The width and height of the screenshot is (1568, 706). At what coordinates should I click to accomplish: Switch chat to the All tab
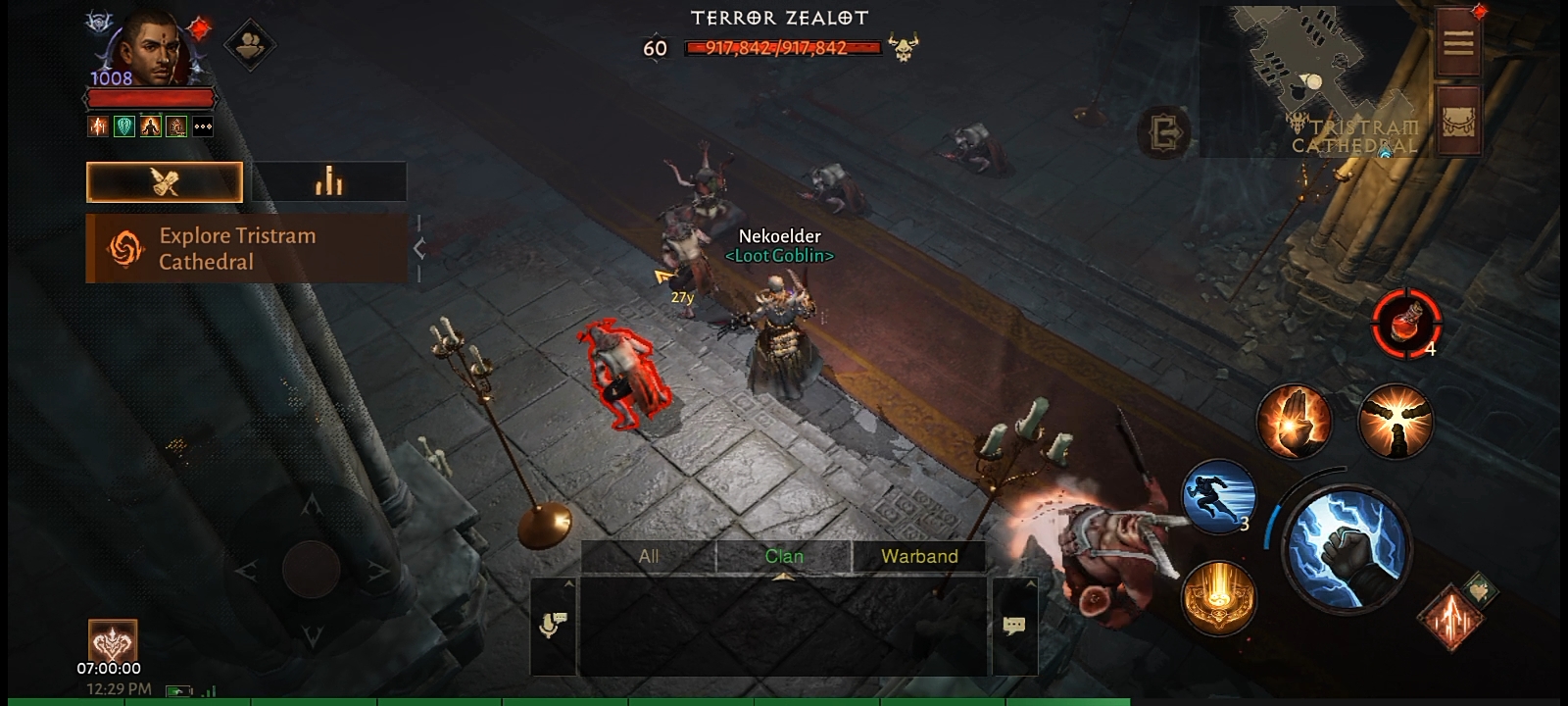[649, 556]
